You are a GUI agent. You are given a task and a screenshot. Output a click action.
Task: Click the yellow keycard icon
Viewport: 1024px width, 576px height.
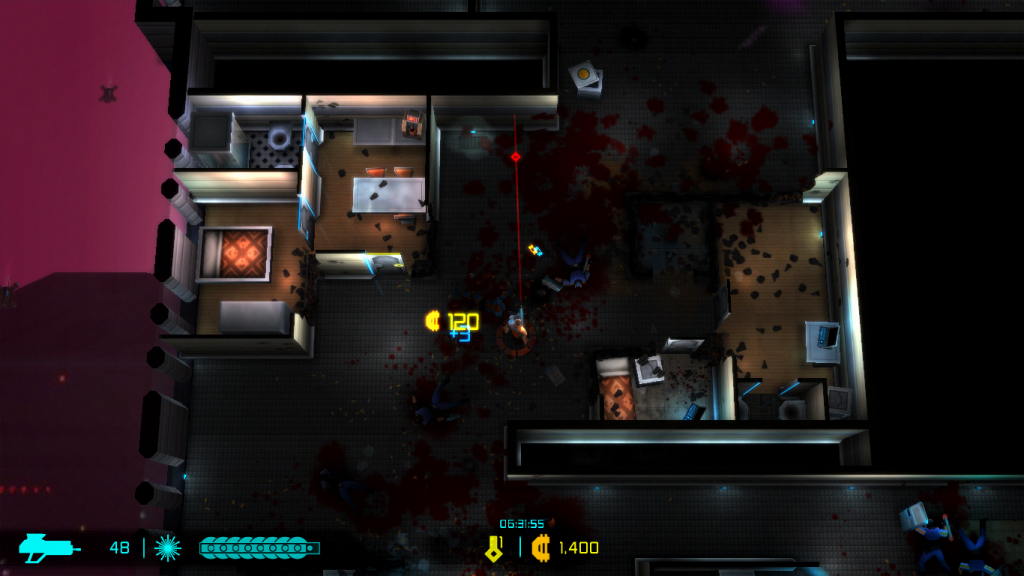point(493,546)
